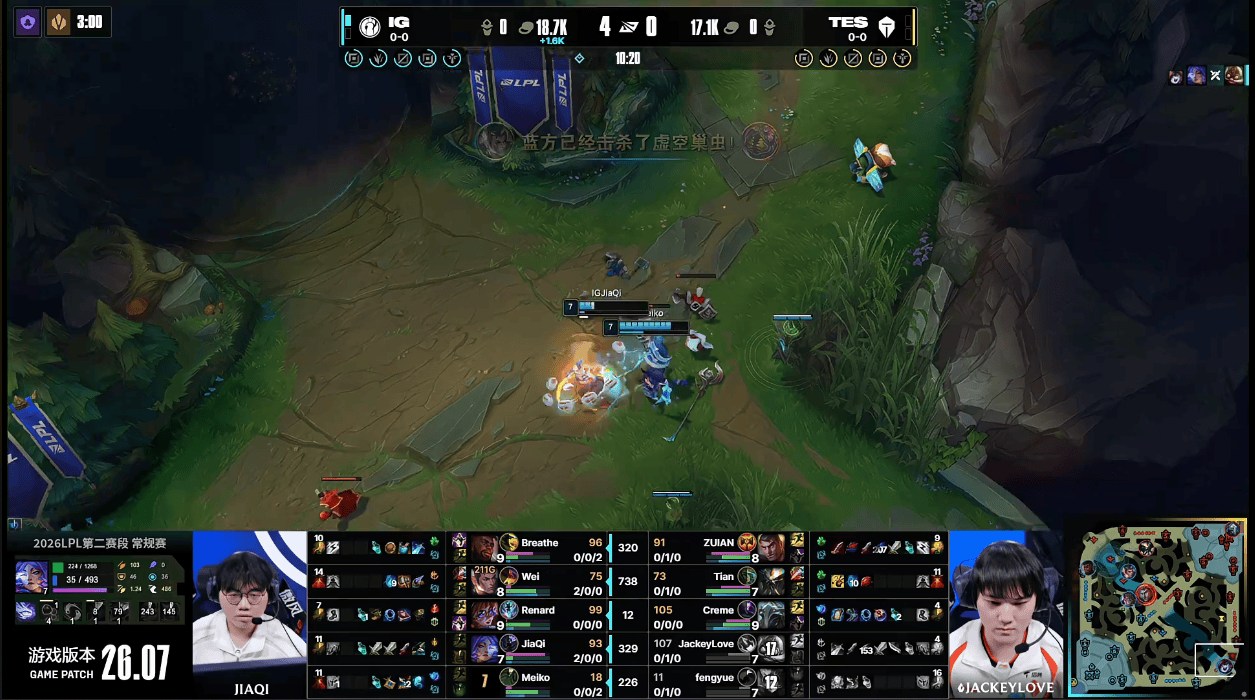Open the JACKEYLOVE player camera feed
Screen dimensions: 1255x700
(1003, 612)
